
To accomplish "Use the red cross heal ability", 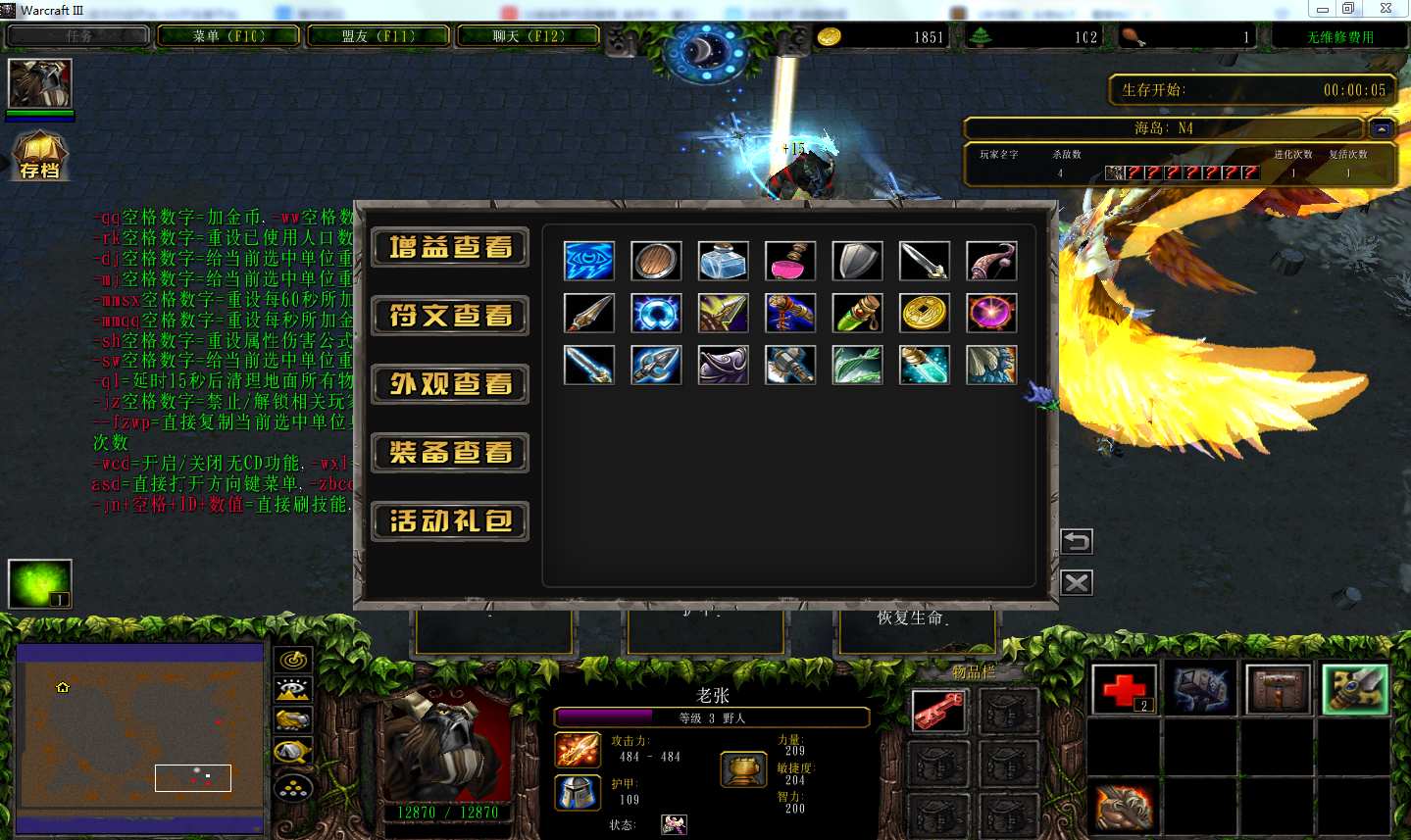I will [x=1125, y=690].
